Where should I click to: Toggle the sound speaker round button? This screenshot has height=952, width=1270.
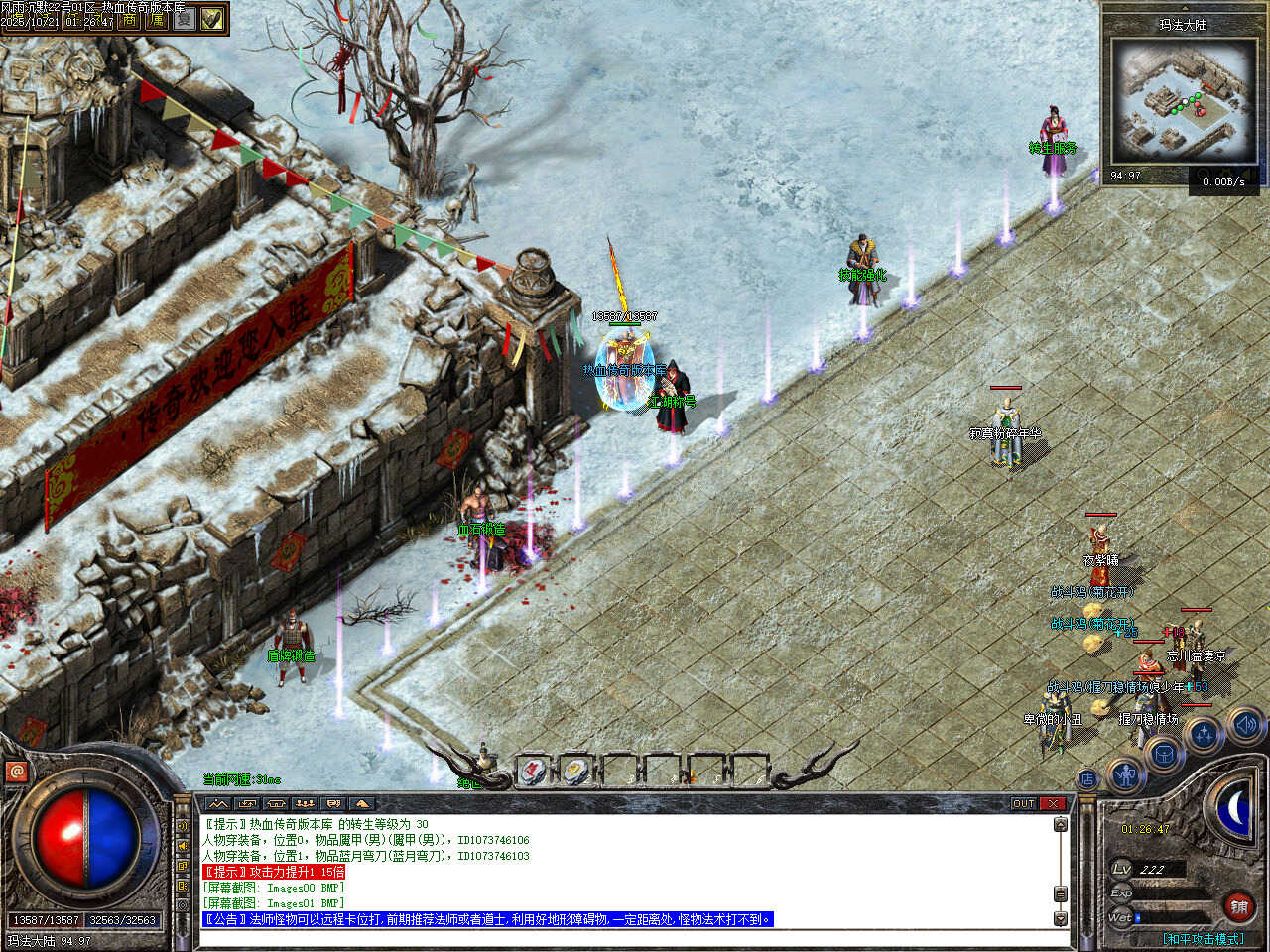(1244, 725)
